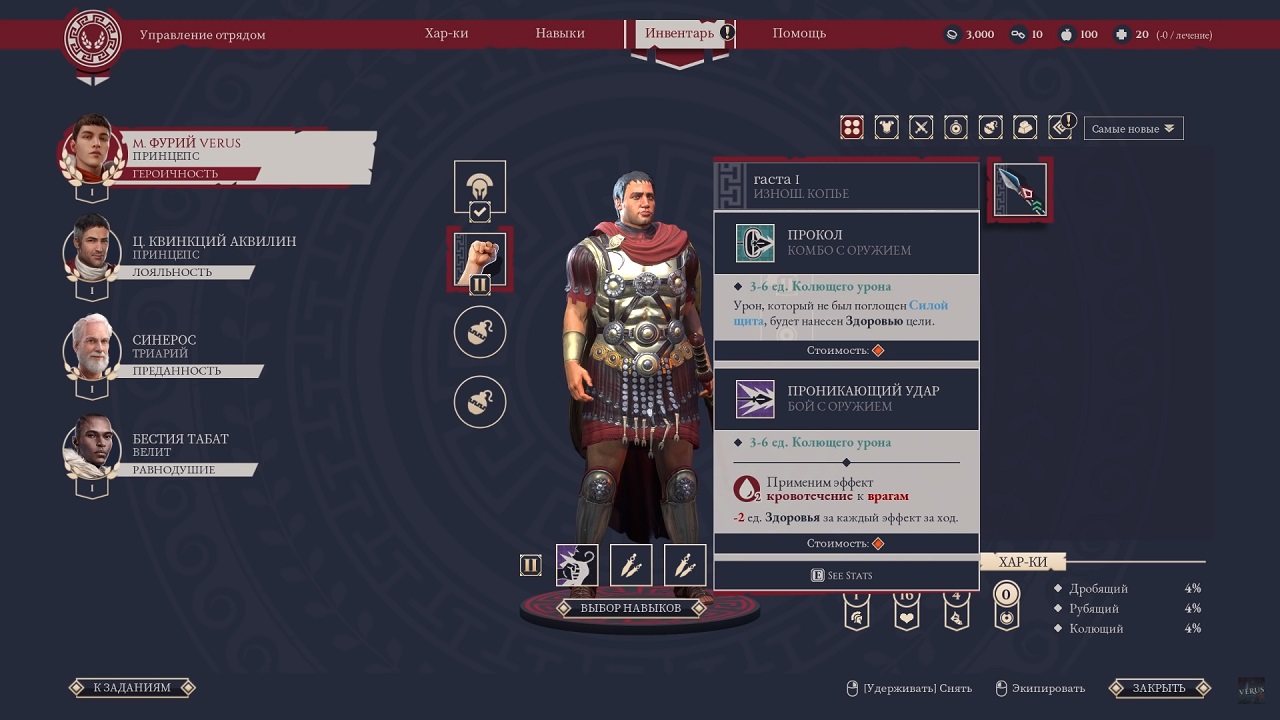Filter inventory by crossed swords weapons
The width and height of the screenshot is (1280, 720).
(921, 127)
